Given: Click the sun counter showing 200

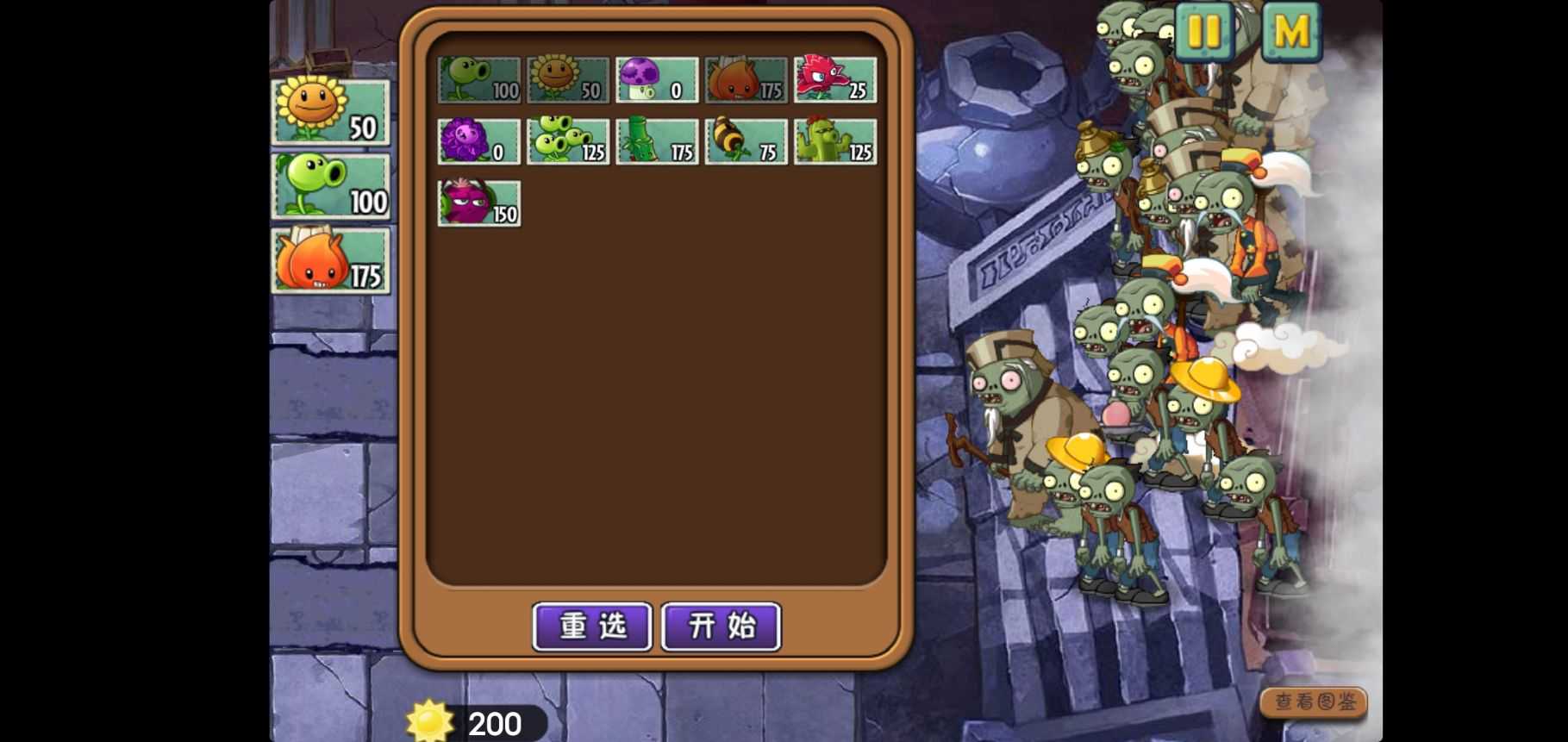Looking at the screenshot, I should pyautogui.click(x=470, y=722).
